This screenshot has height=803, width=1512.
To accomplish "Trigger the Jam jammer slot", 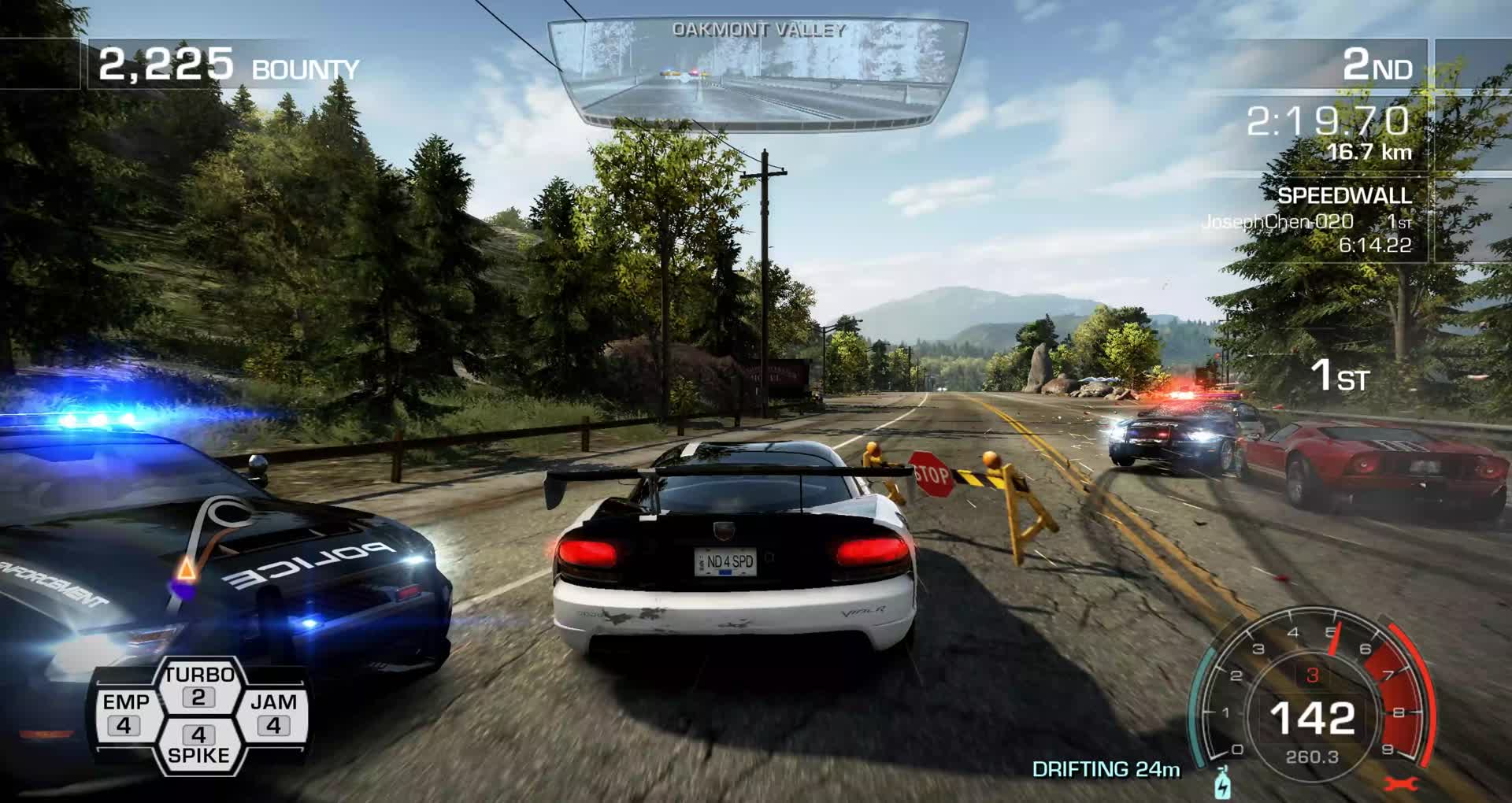I will (272, 714).
